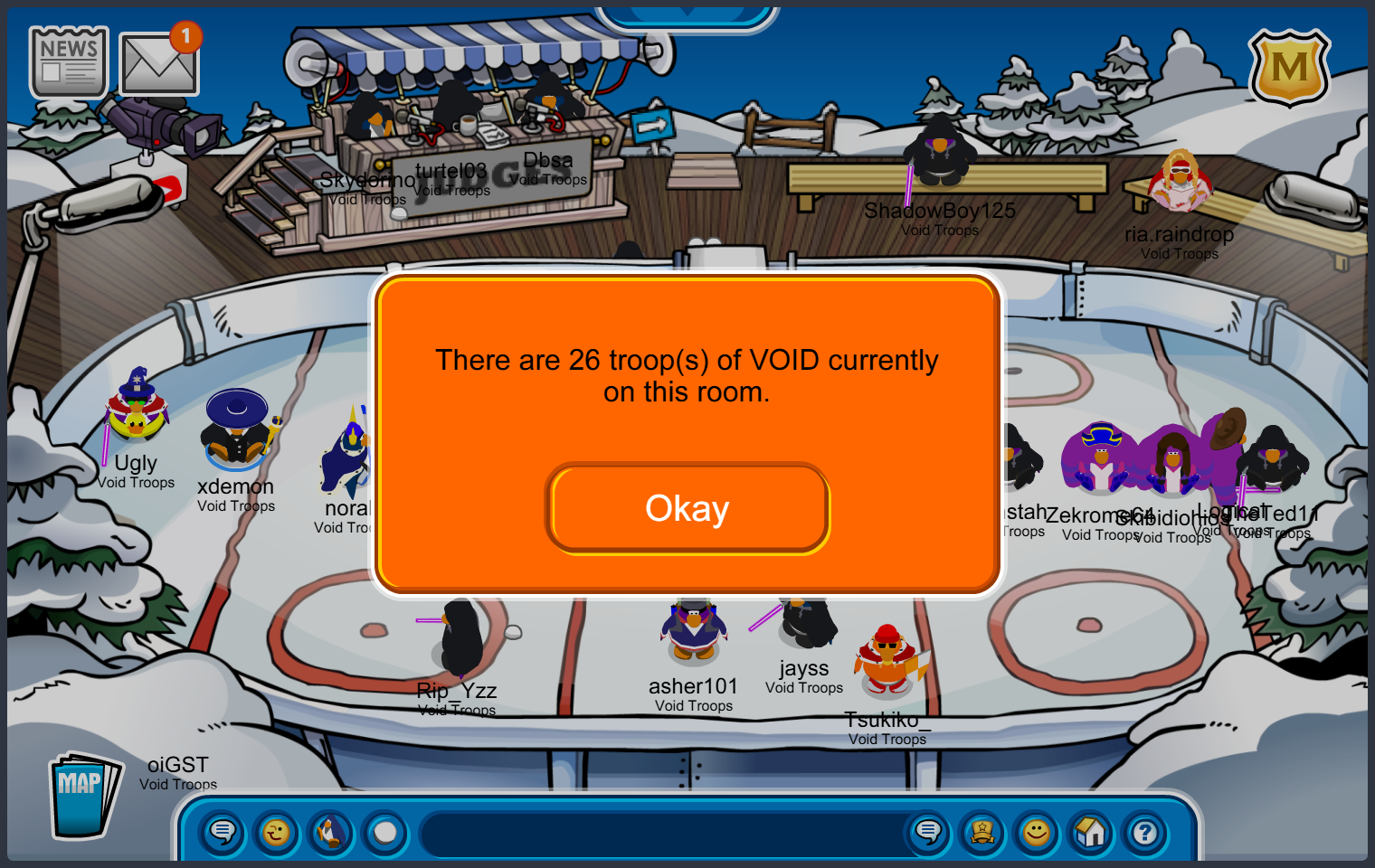
Task: Check the mail envelope with one notification
Action: click(x=158, y=64)
